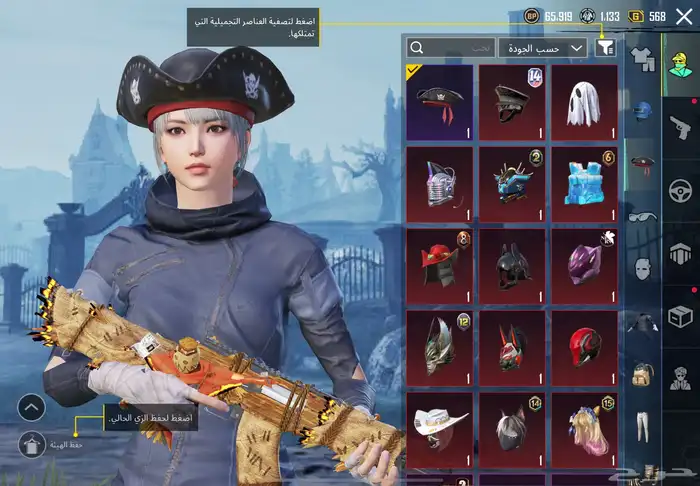Screen dimensions: 700x486
Task: Choose the white ghost sheet headgear
Action: click(584, 100)
